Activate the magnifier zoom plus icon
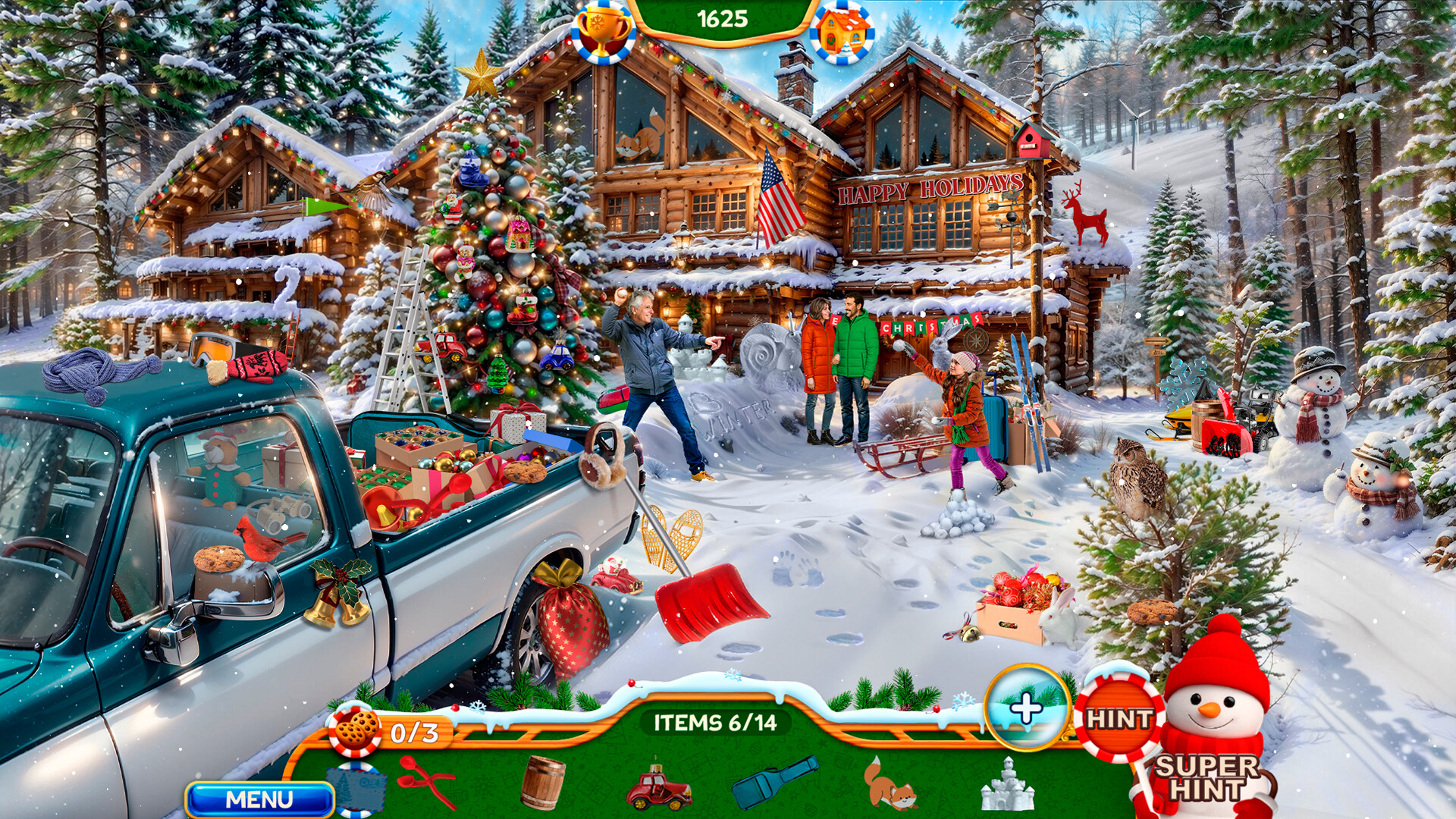1456x819 pixels. 1028,709
